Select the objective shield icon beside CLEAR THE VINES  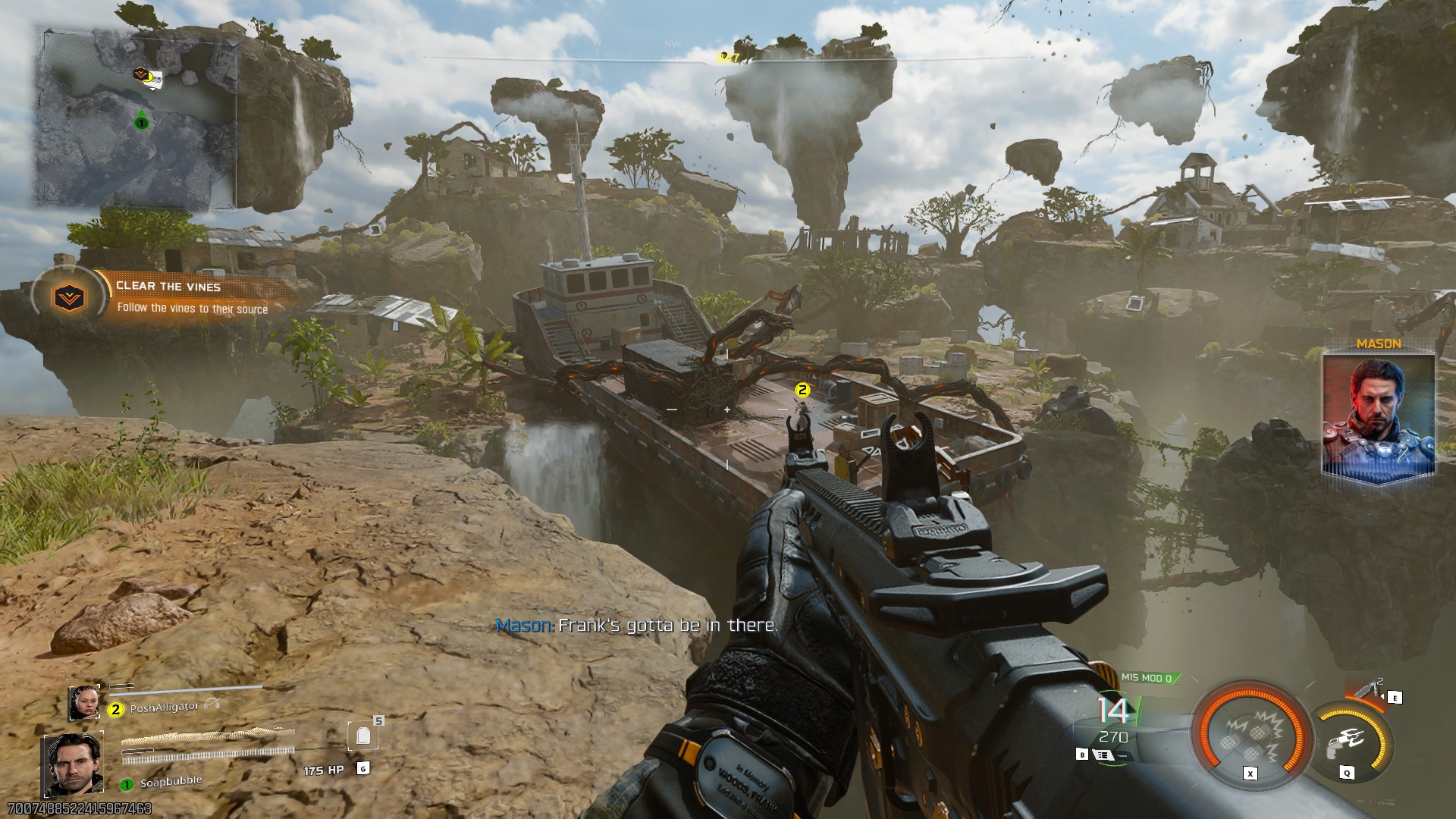(69, 298)
